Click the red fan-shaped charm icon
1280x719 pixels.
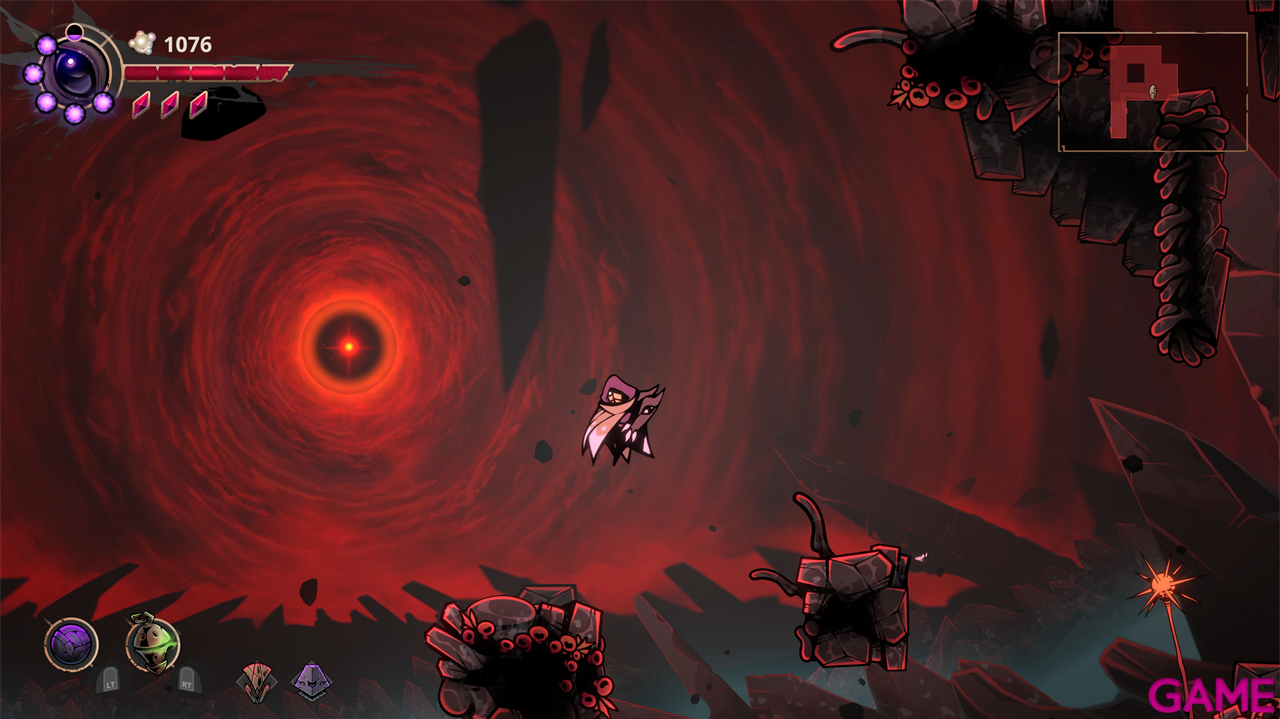(x=257, y=682)
